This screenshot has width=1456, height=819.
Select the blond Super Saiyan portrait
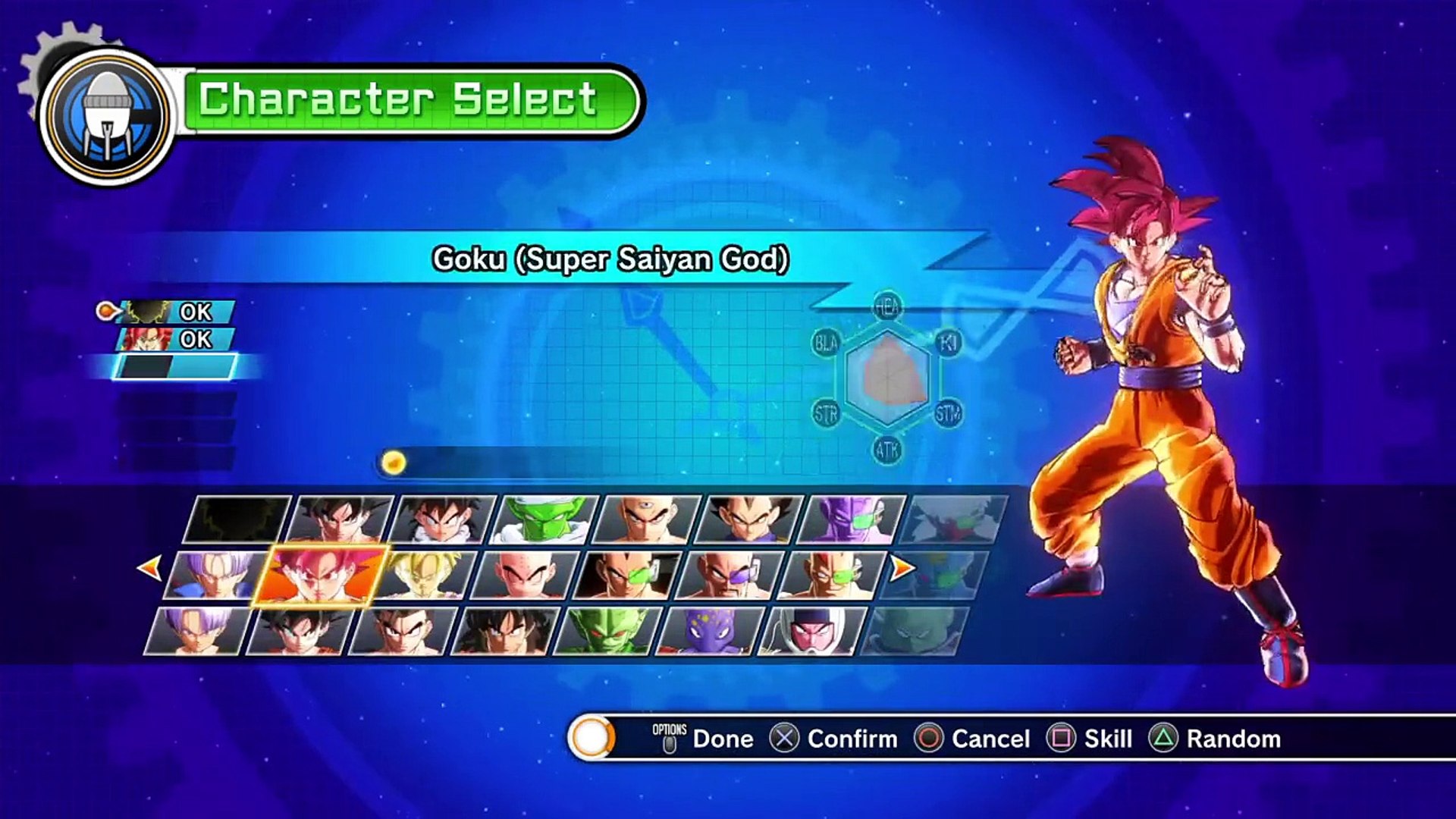(x=423, y=576)
